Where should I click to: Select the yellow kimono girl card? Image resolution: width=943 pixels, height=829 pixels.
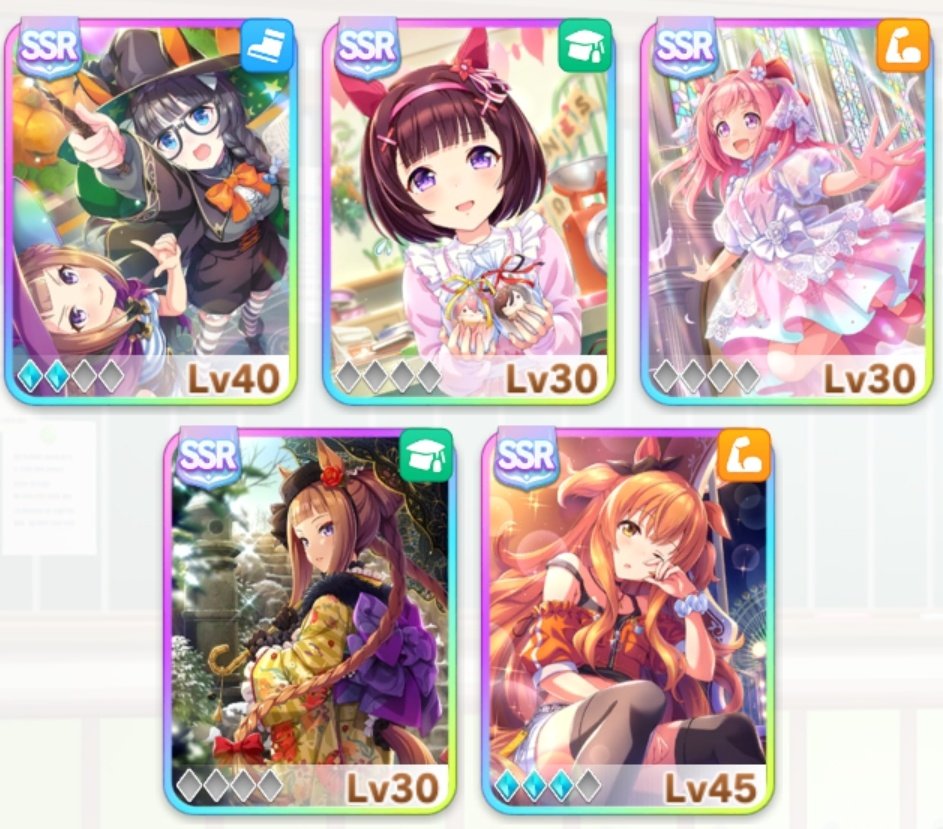(x=309, y=620)
